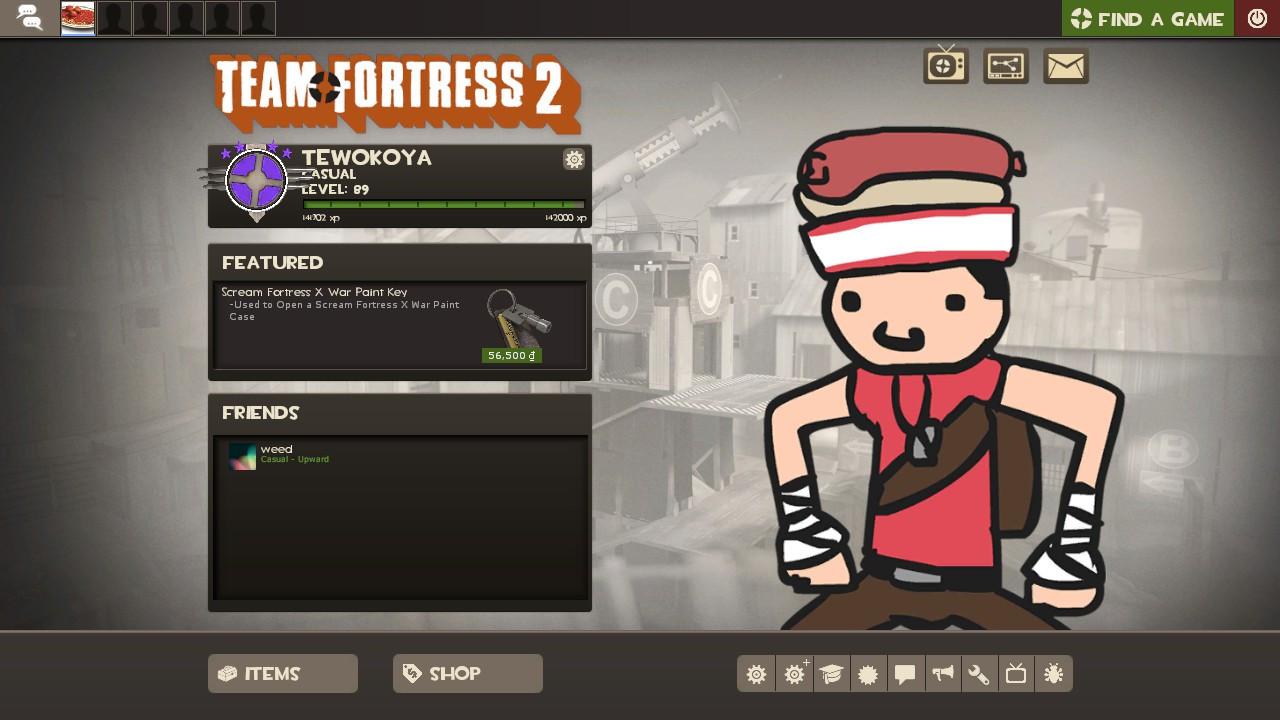The width and height of the screenshot is (1280, 720).
Task: Open your ITEMS backpack
Action: (283, 673)
